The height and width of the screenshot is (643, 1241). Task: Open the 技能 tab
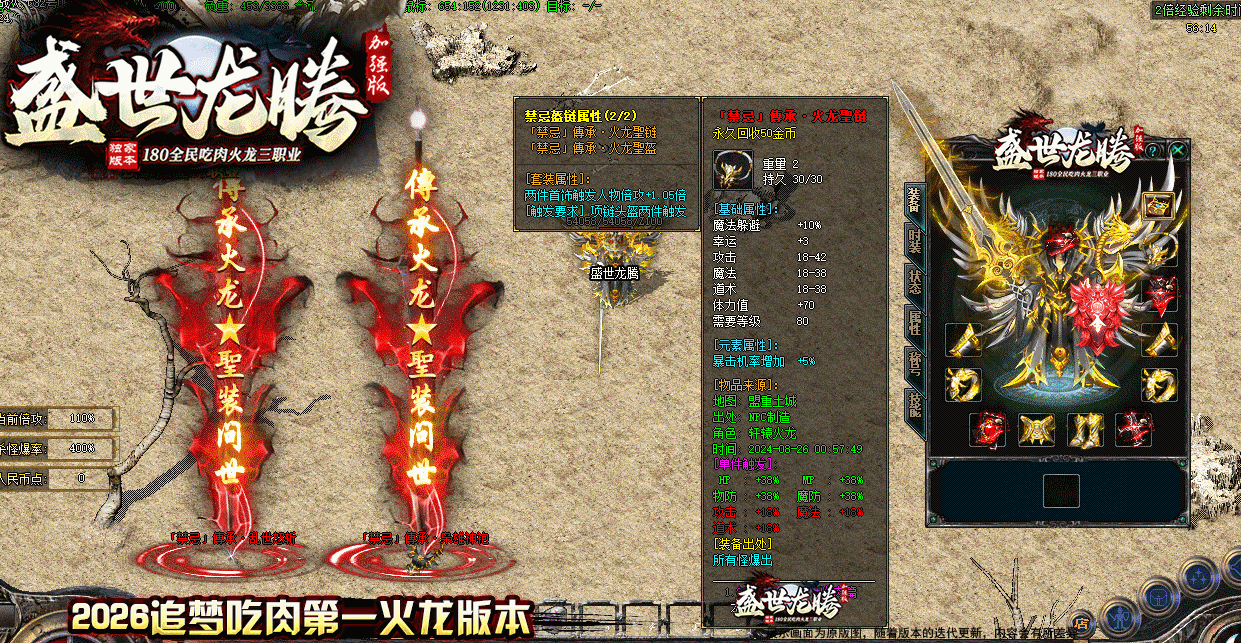click(914, 404)
